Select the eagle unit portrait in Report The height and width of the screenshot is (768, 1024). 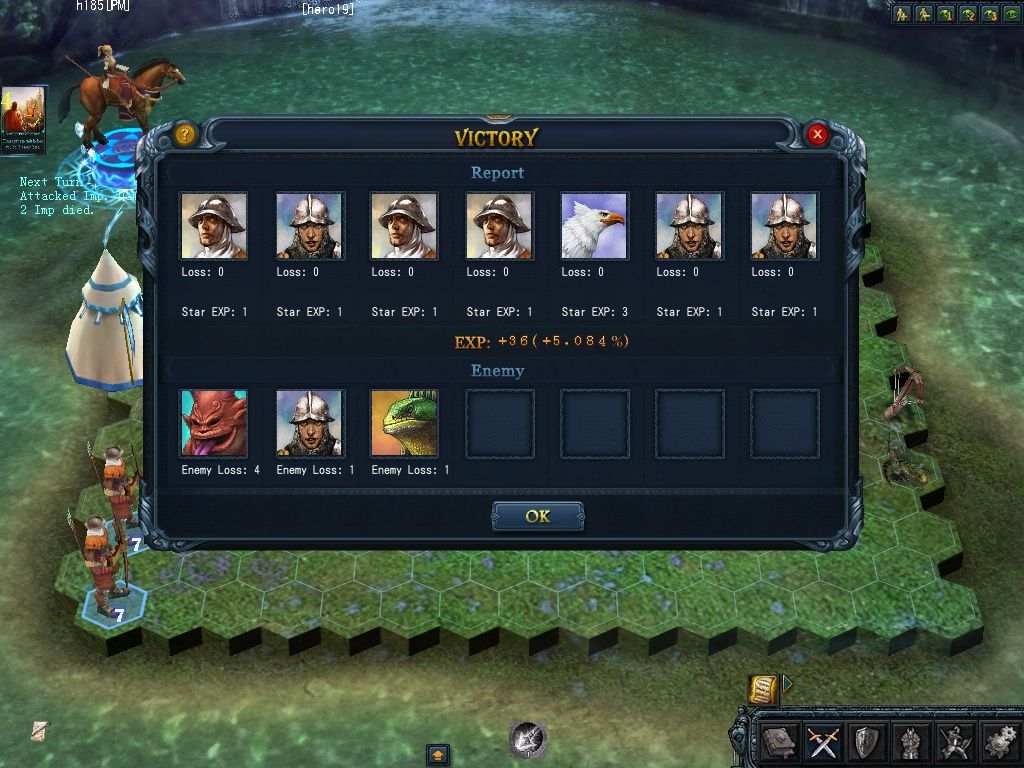(594, 226)
